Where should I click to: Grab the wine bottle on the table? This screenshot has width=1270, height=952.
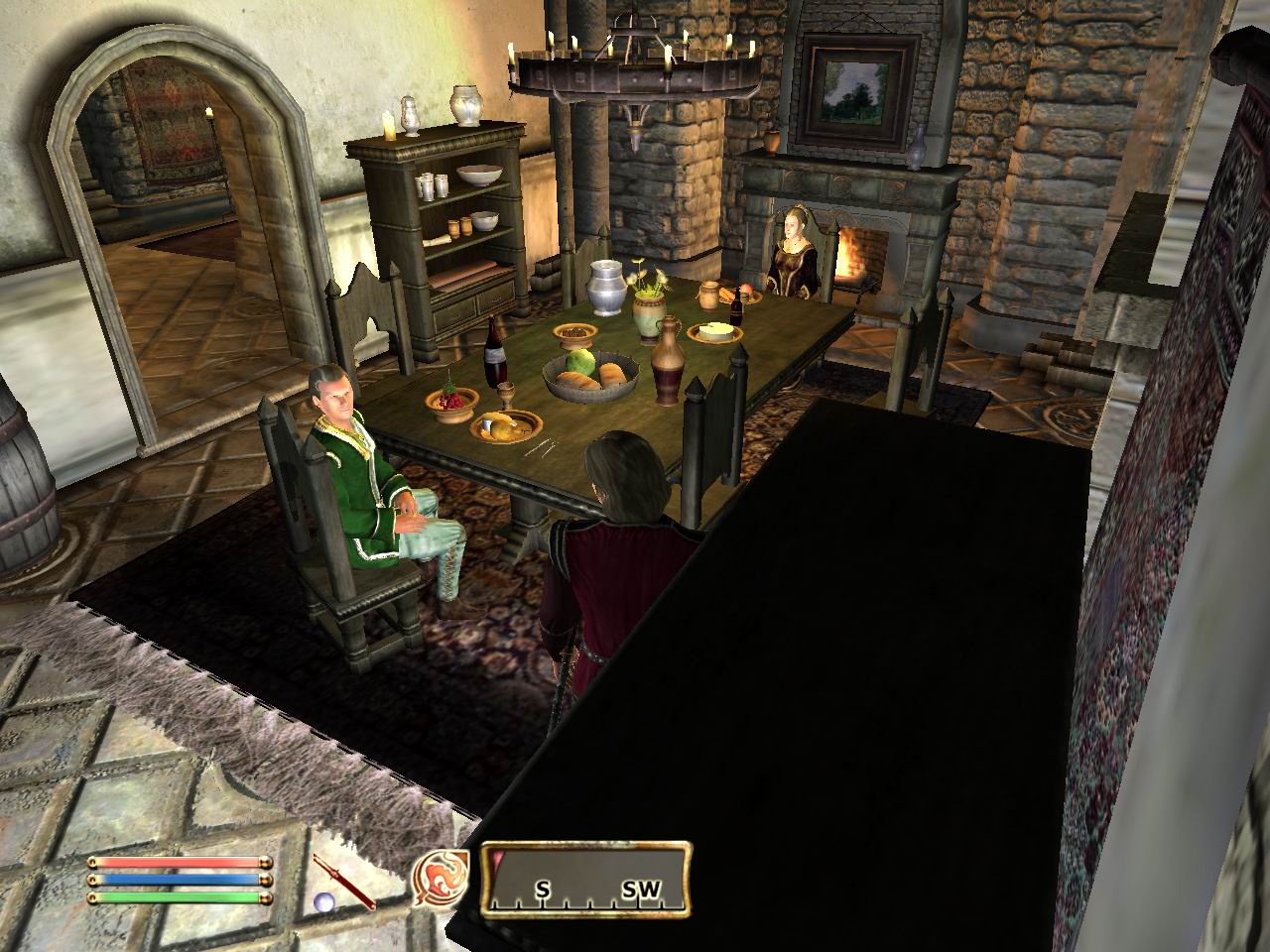493,355
